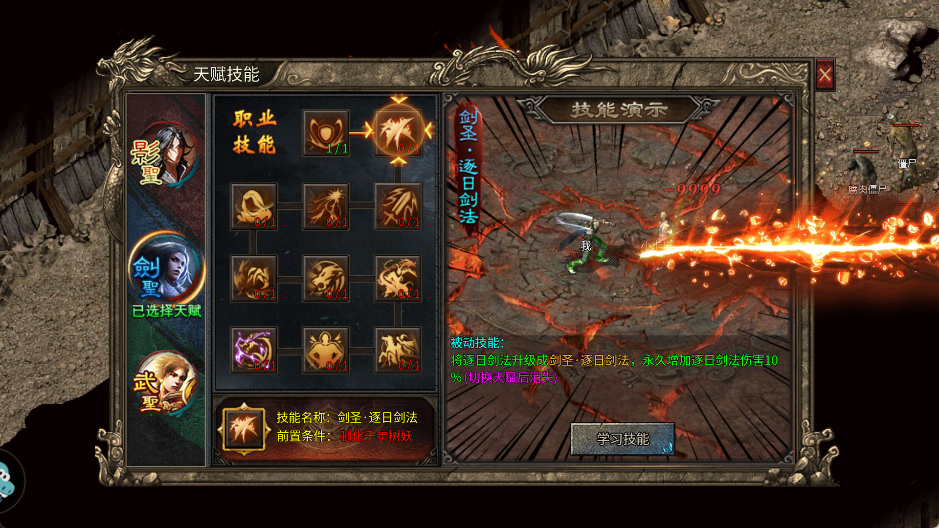The height and width of the screenshot is (528, 939).
Task: Choose the standing warrior figure skill node
Action: [x=327, y=349]
